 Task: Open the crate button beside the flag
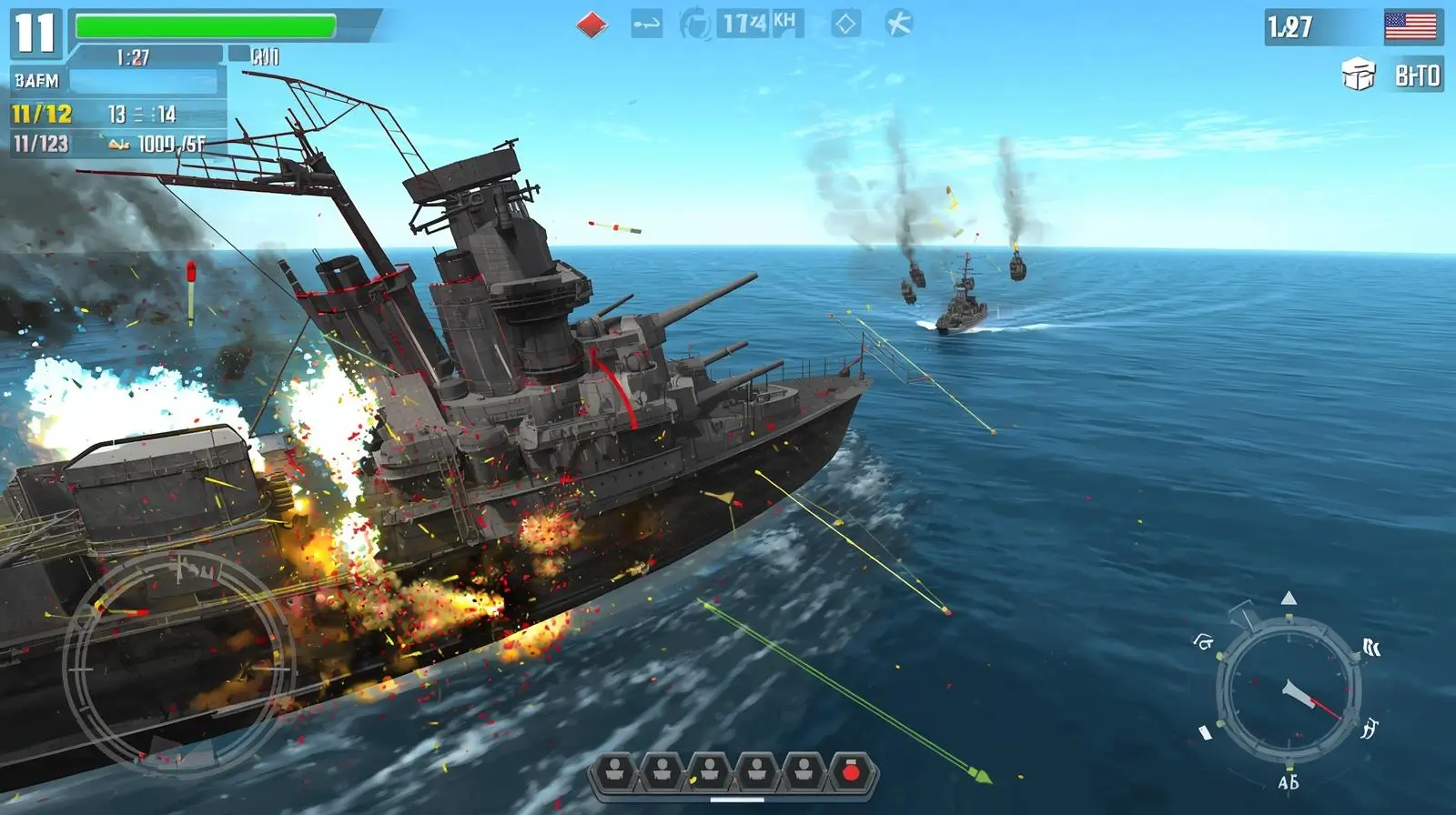(x=1359, y=75)
